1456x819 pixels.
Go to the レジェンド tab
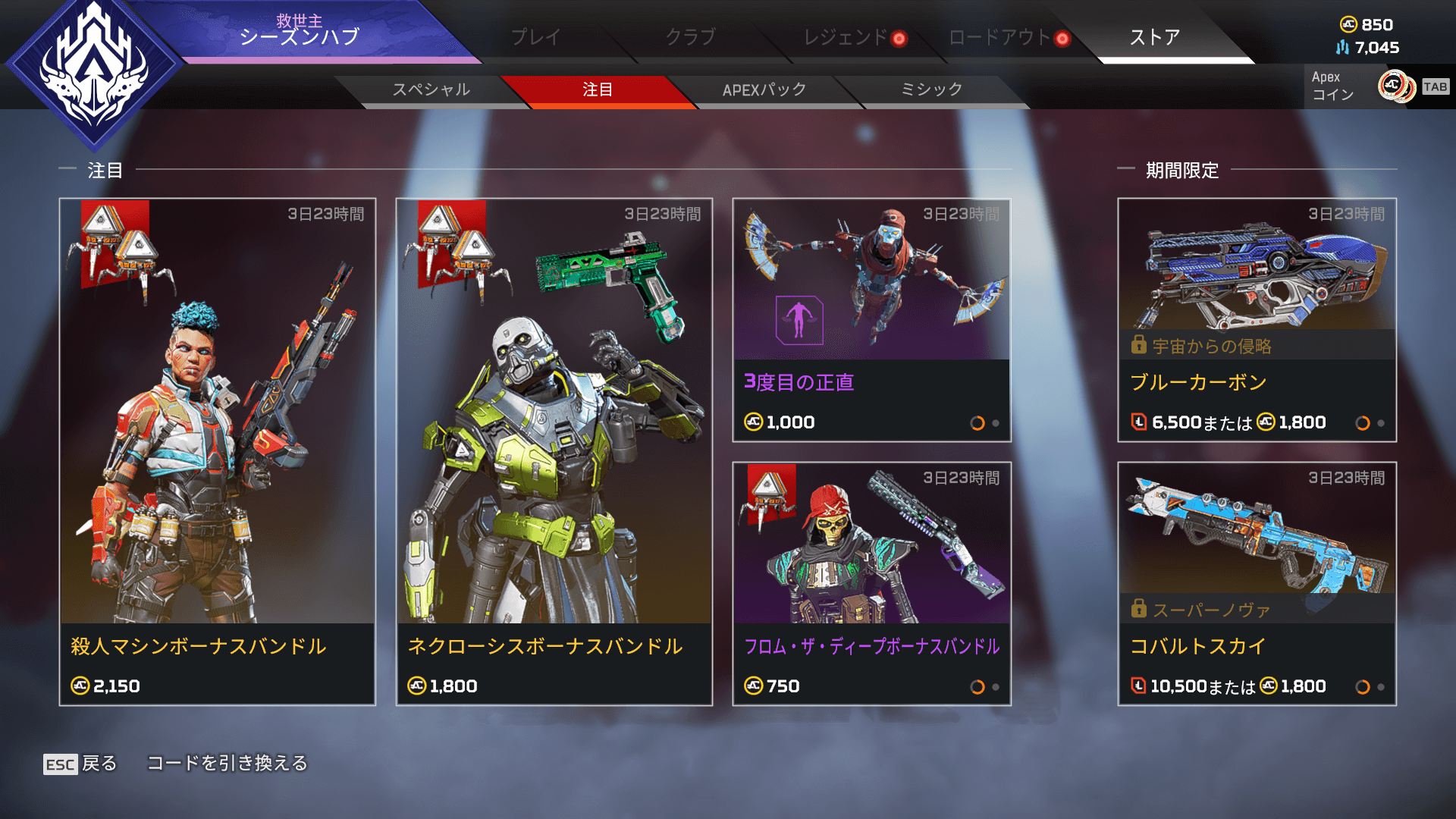[846, 36]
